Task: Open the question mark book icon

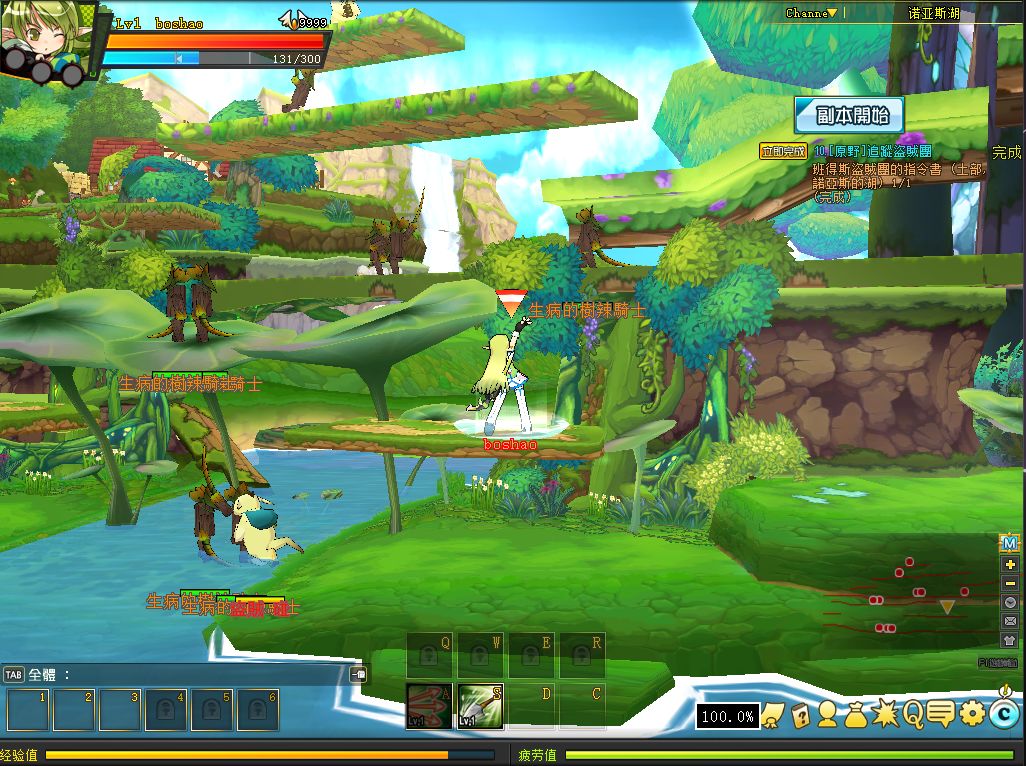Action: coord(800,714)
